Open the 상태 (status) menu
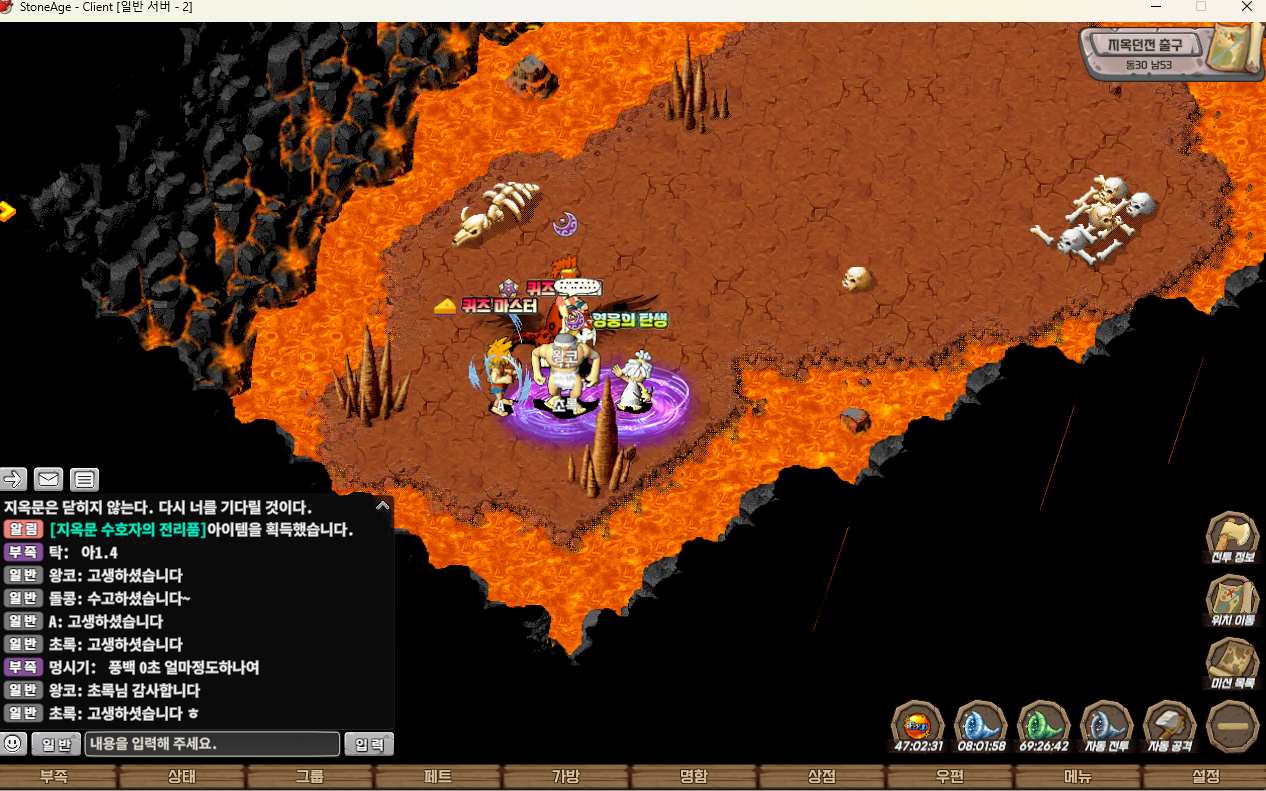Image resolution: width=1266 pixels, height=791 pixels. click(182, 777)
